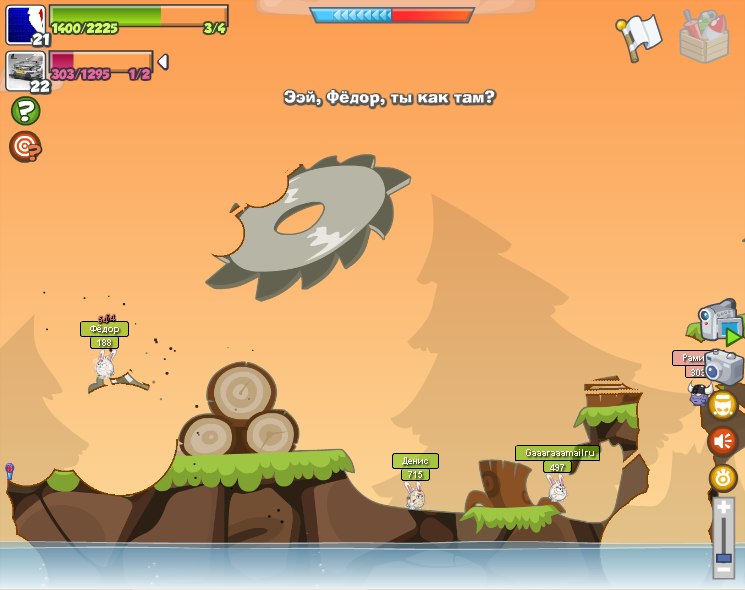This screenshot has height=590, width=745.
Task: Select the blue team avatar
Action: (25, 24)
